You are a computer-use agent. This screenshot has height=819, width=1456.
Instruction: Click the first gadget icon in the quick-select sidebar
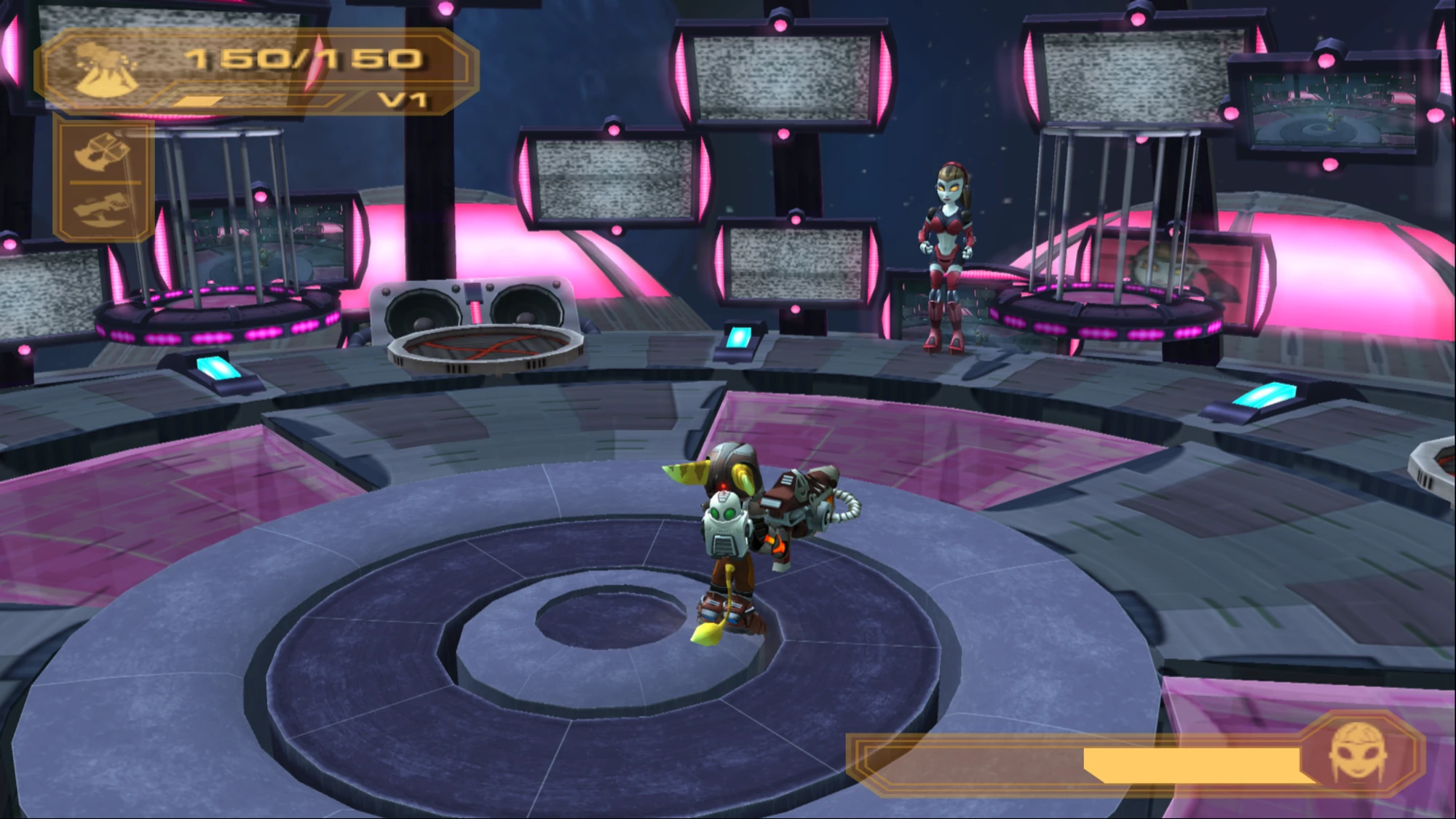(102, 153)
